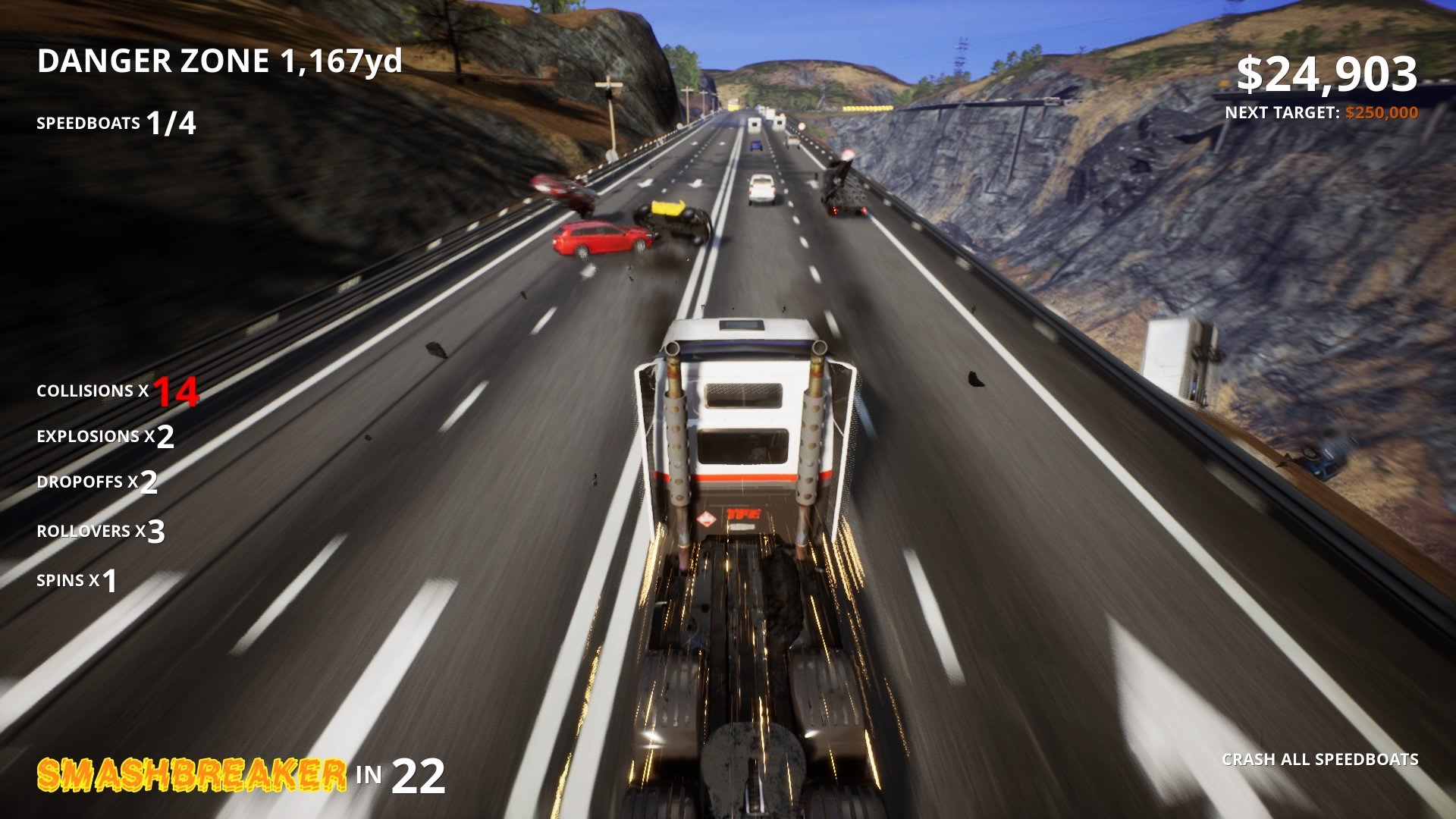Click the $250,000 target amount

(x=1381, y=112)
